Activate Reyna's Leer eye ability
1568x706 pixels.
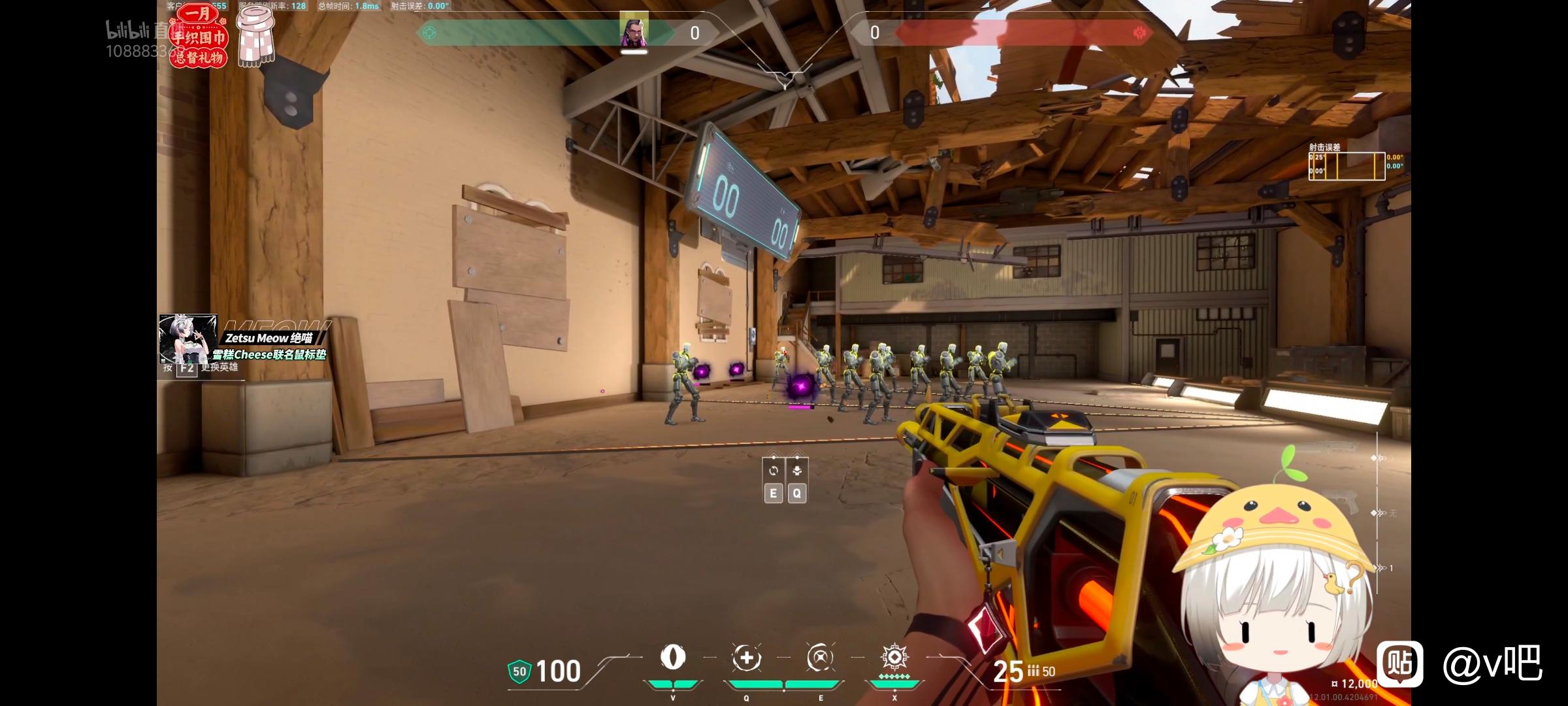click(x=673, y=658)
